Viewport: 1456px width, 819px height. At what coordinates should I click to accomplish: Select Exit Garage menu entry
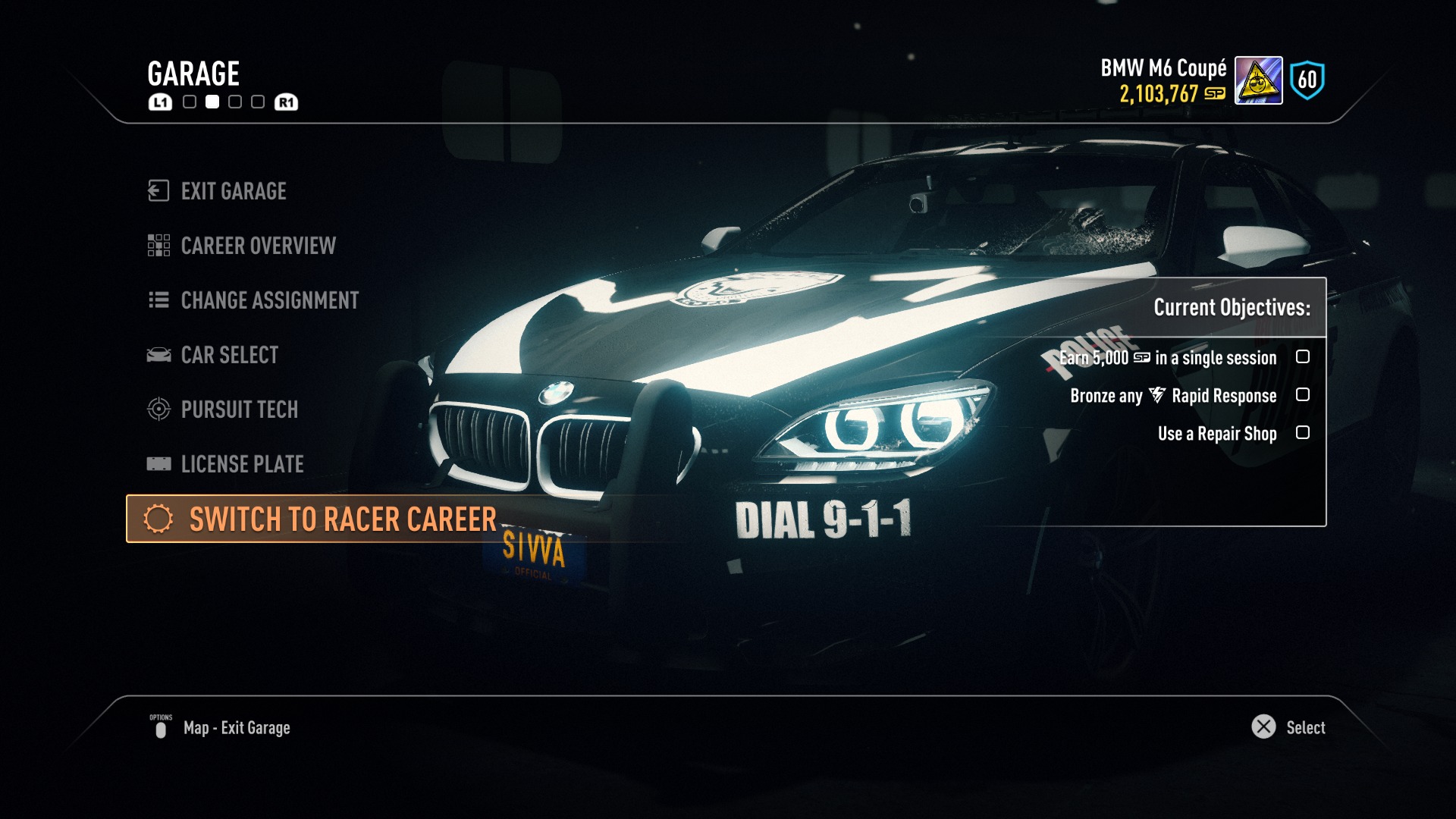(233, 191)
